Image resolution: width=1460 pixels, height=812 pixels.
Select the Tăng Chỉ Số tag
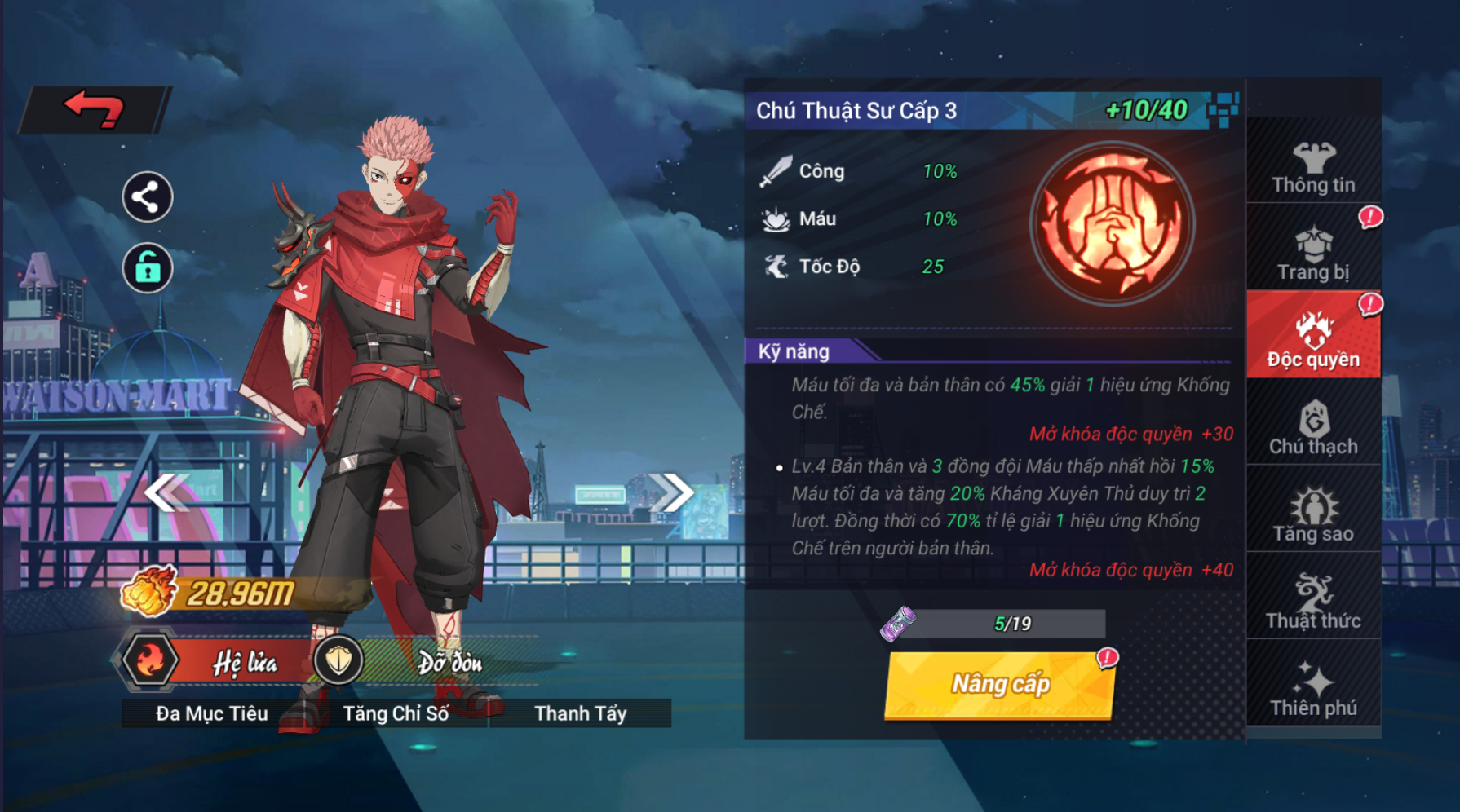pyautogui.click(x=396, y=713)
